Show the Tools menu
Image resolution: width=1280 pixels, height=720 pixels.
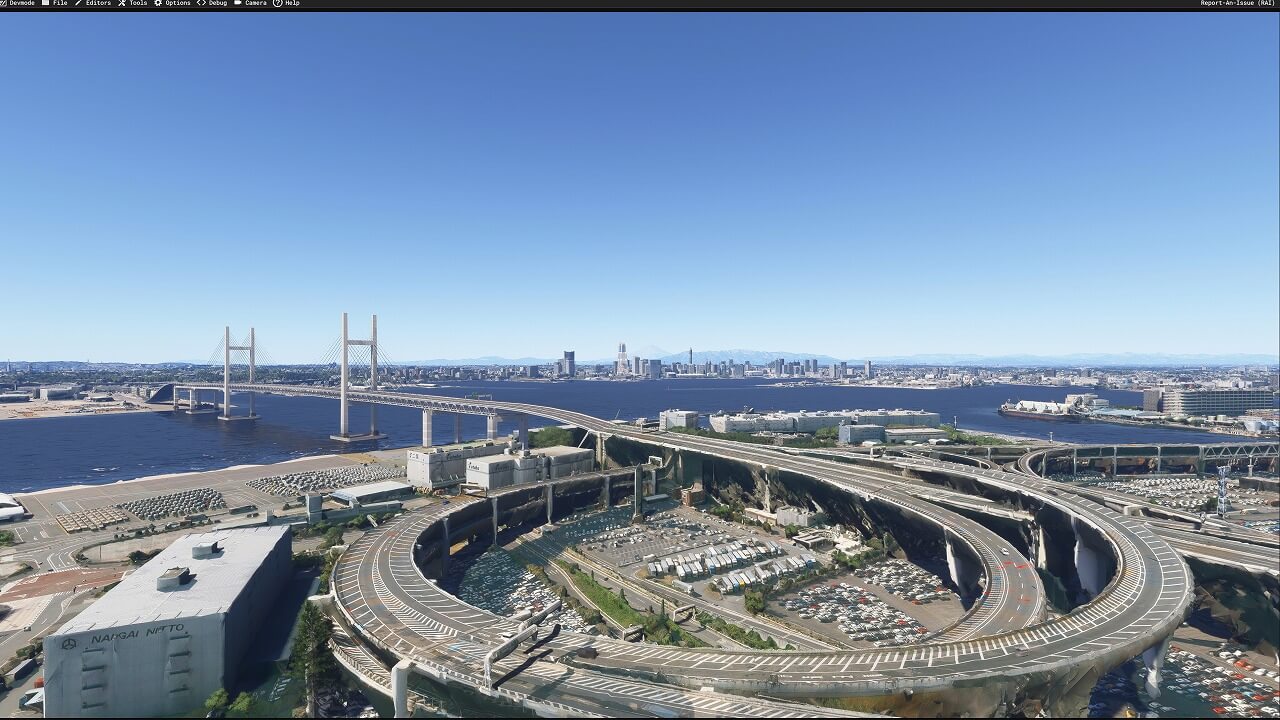[x=134, y=3]
